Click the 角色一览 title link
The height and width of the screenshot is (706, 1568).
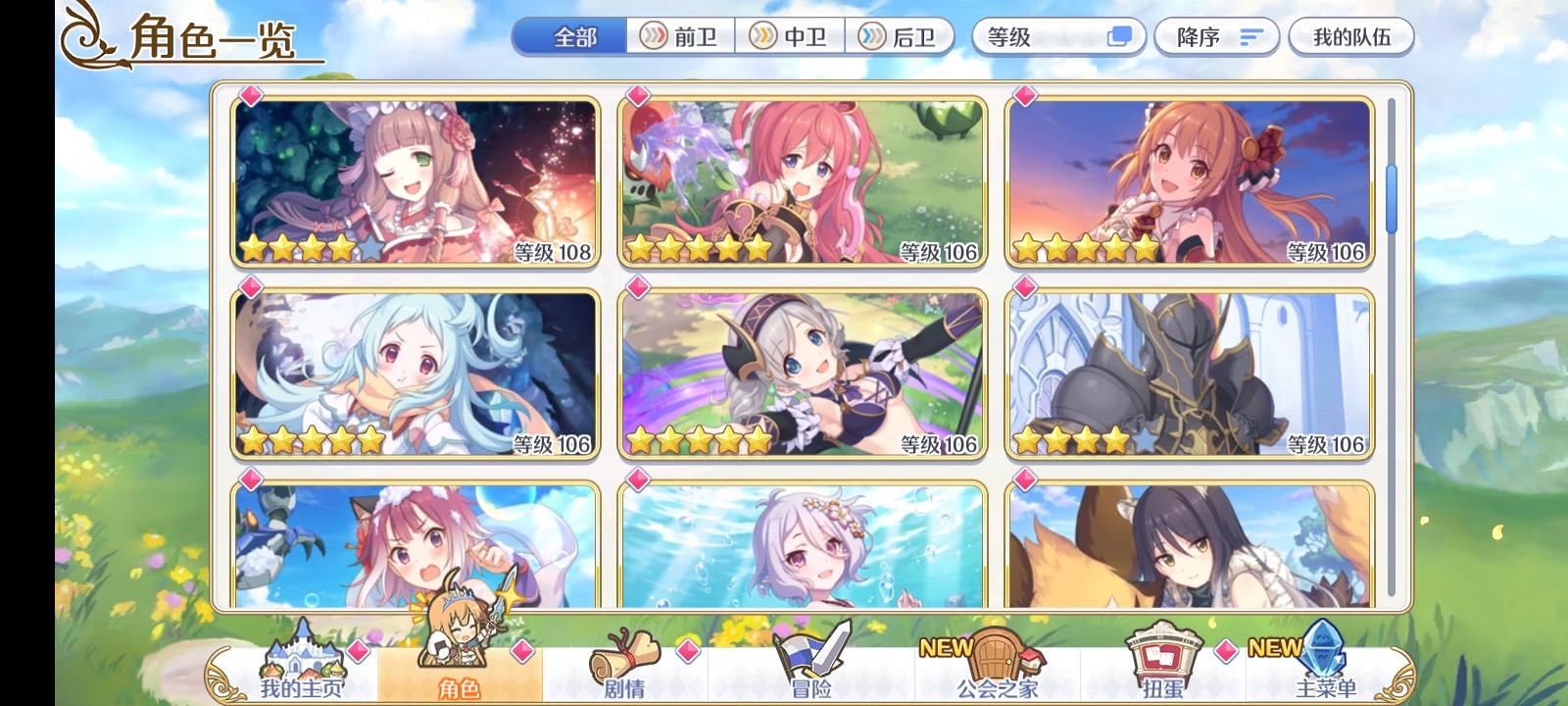pos(211,35)
